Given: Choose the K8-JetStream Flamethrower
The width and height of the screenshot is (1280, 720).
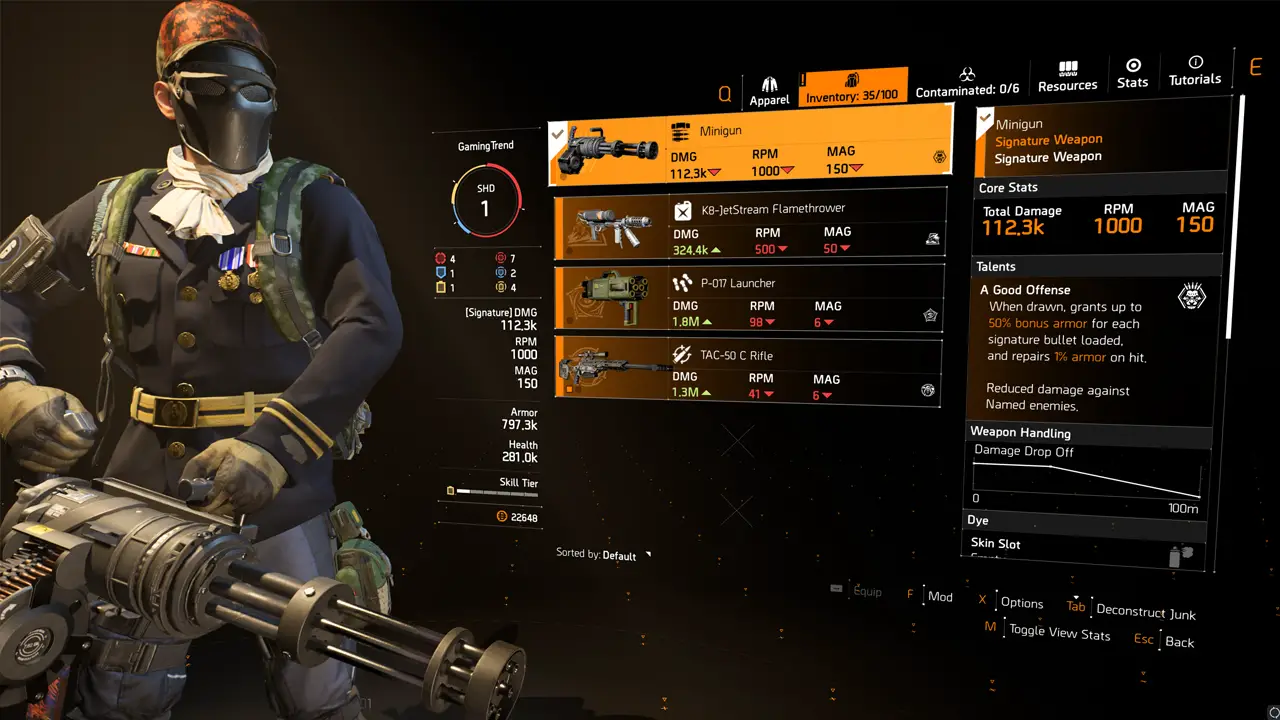Looking at the screenshot, I should [748, 224].
